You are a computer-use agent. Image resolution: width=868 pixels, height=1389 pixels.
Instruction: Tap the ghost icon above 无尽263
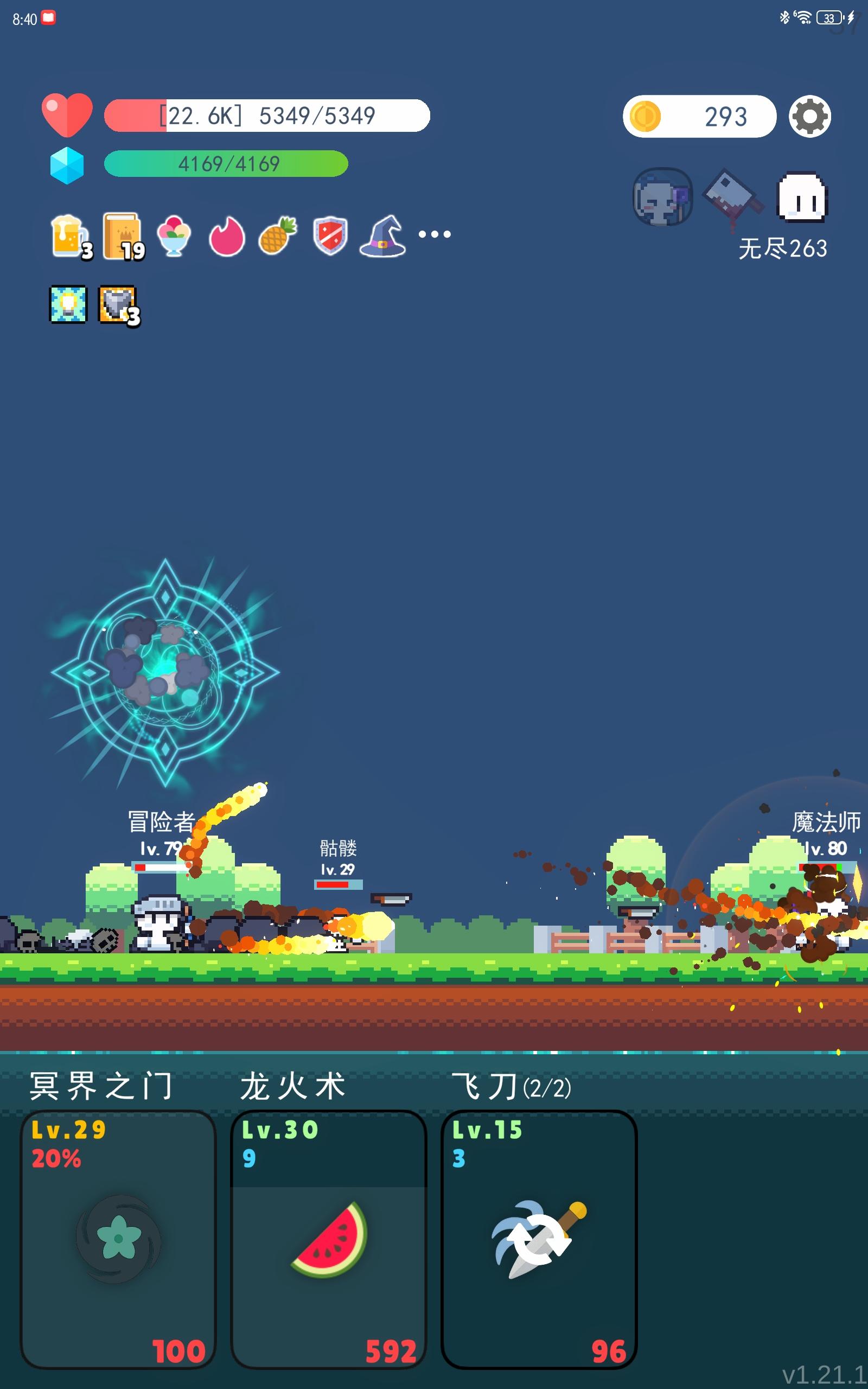tap(801, 195)
